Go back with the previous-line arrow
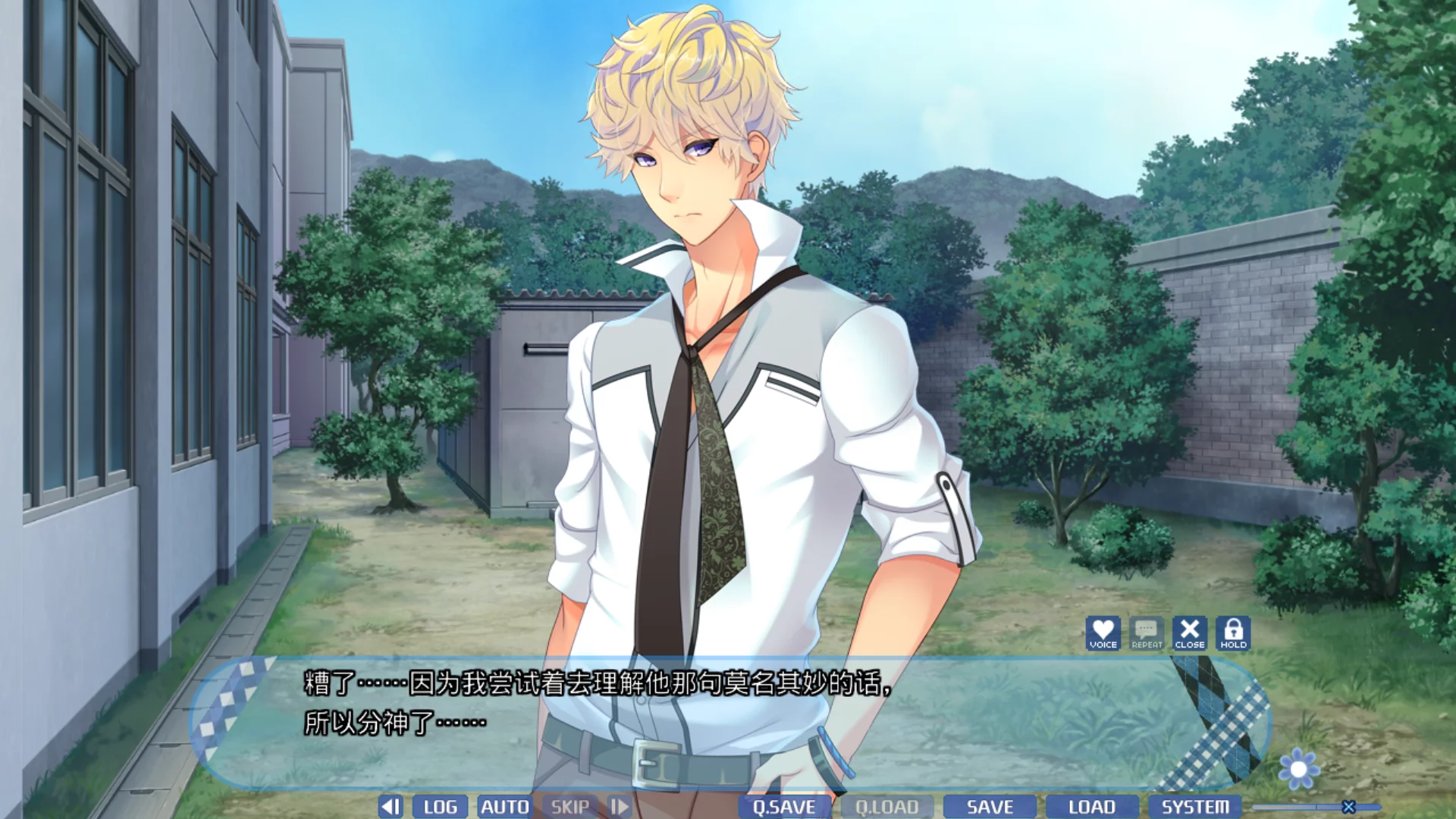Viewport: 1456px width, 819px height. pos(391,807)
